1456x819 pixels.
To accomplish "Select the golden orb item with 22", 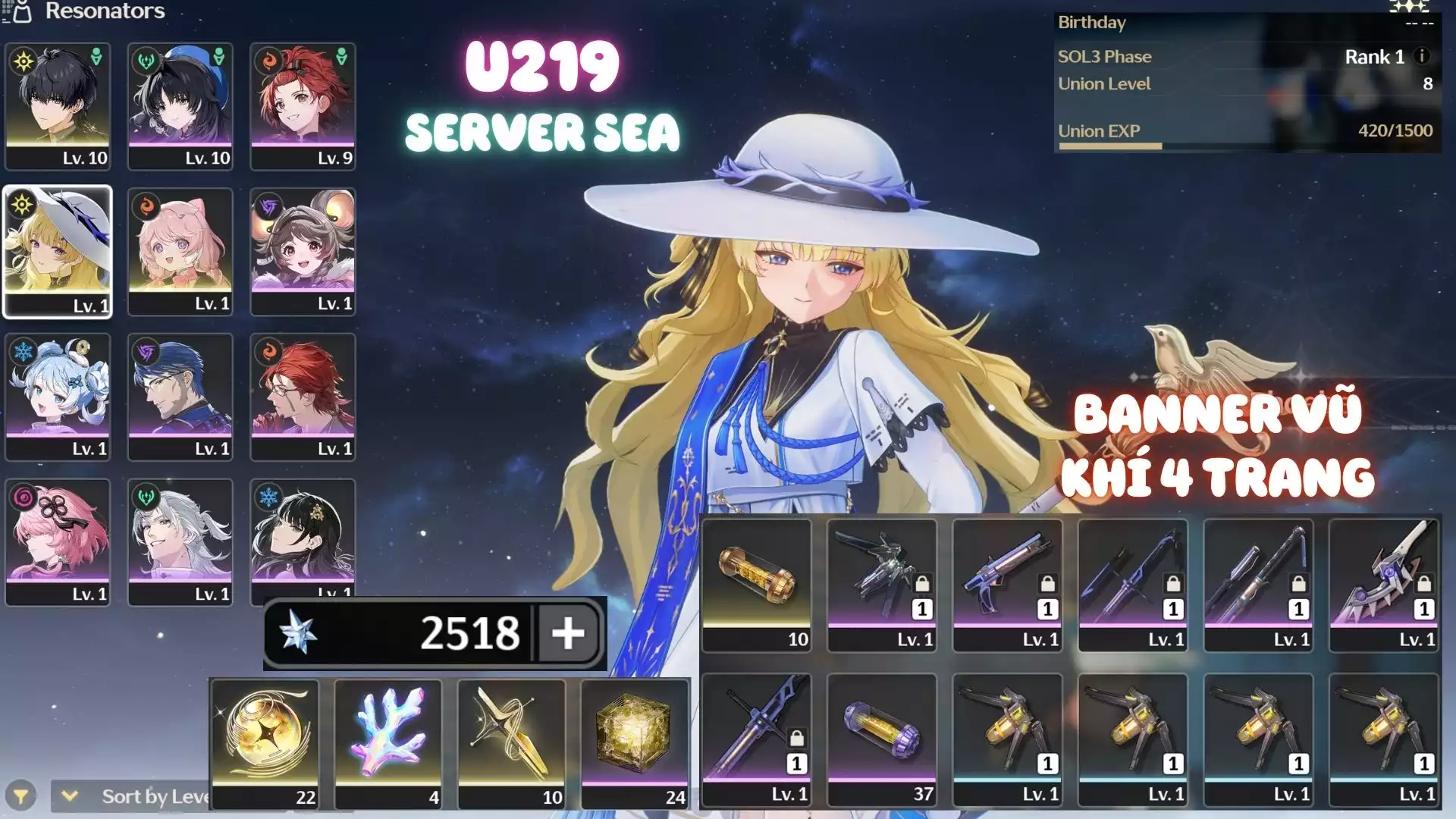I will (x=265, y=743).
